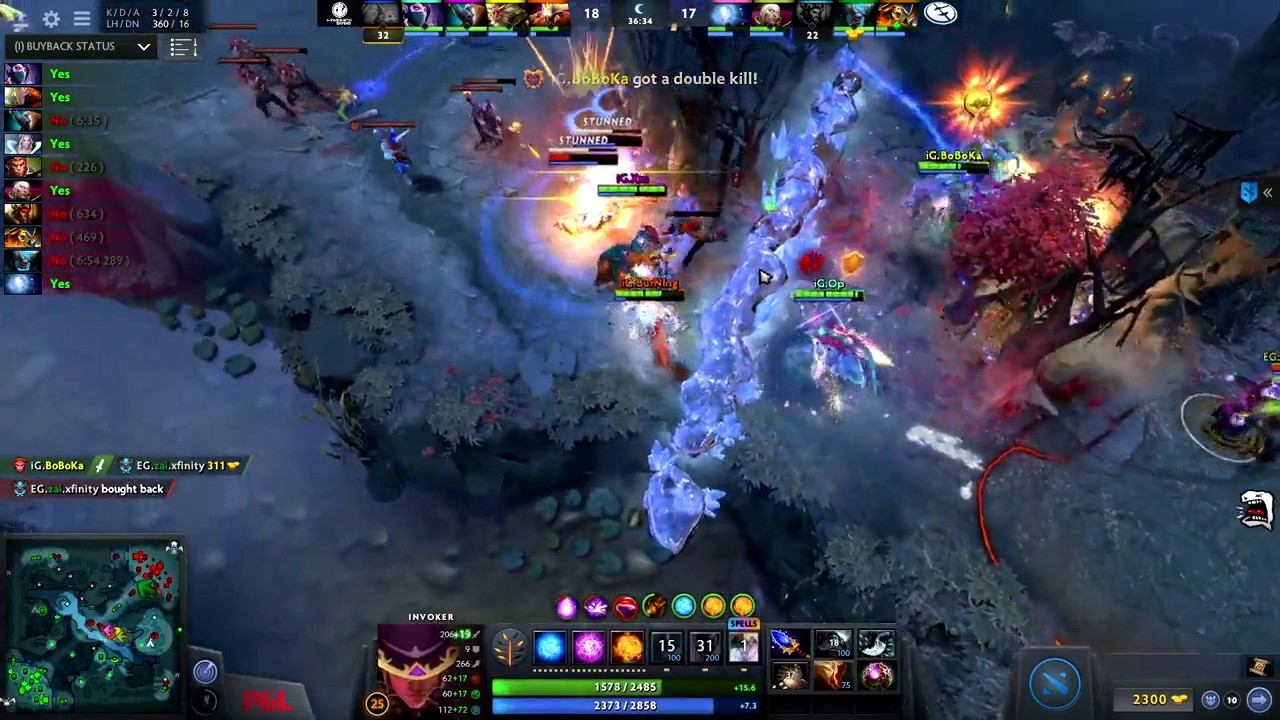Image resolution: width=1280 pixels, height=720 pixels.
Task: Click the blue arrow button beside gold
Action: 1259,700
